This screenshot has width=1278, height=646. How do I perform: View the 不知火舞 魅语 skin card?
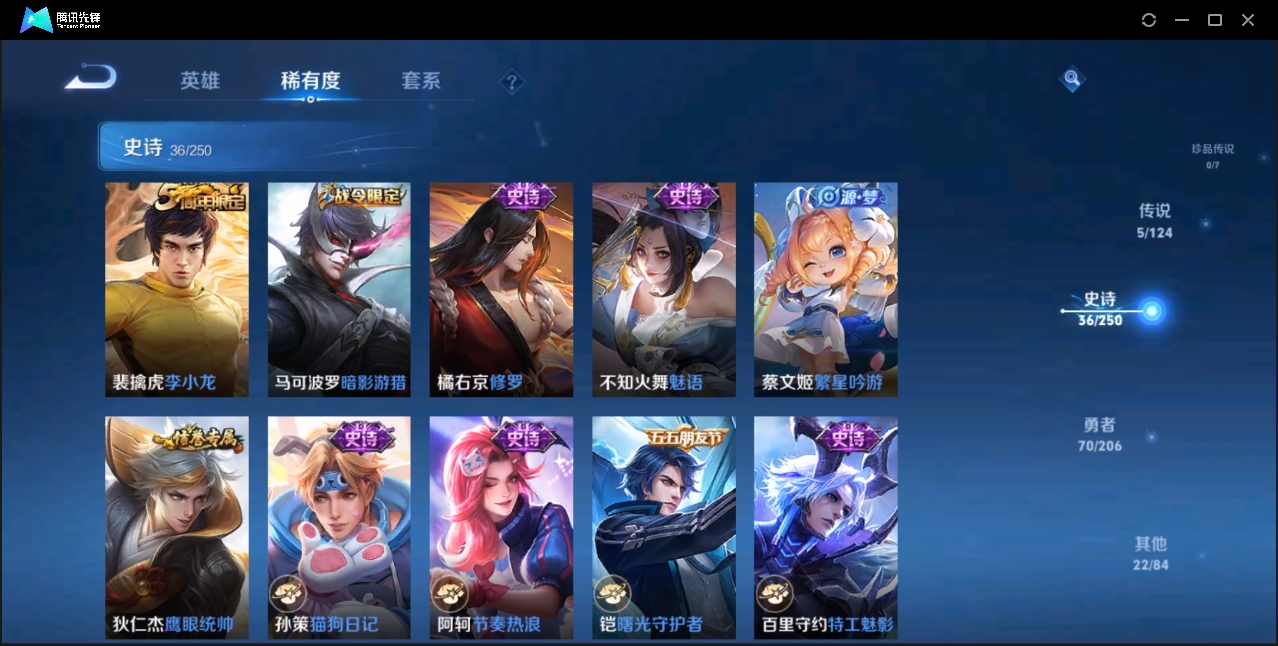[663, 290]
